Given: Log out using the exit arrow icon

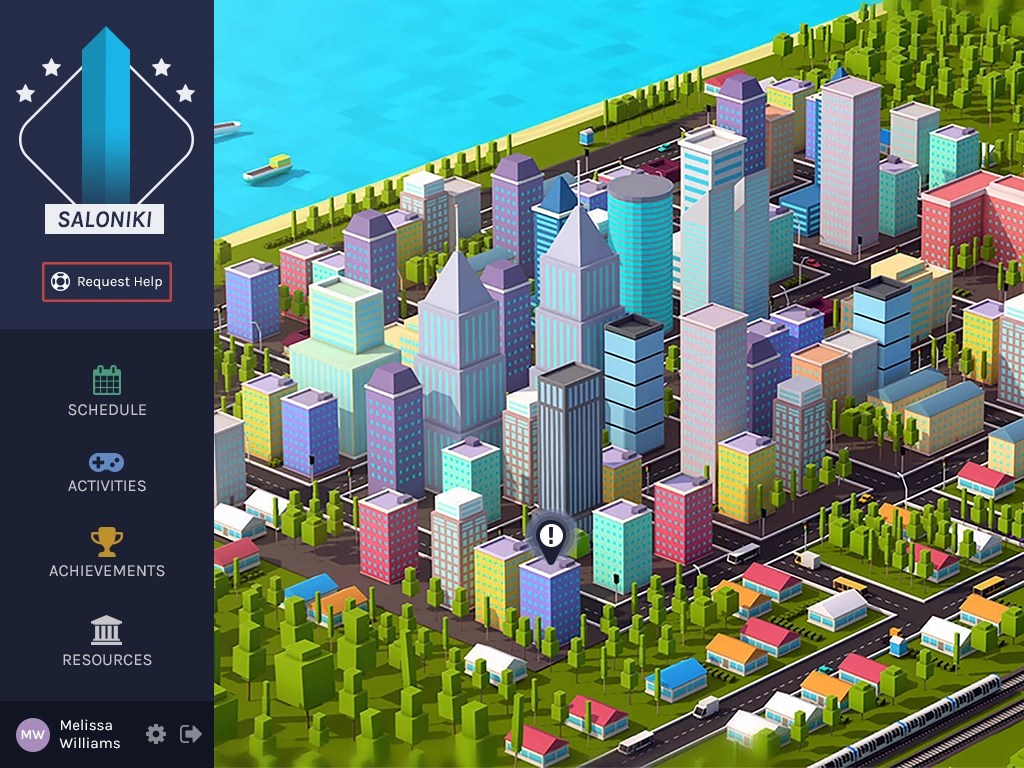Looking at the screenshot, I should click(x=190, y=734).
